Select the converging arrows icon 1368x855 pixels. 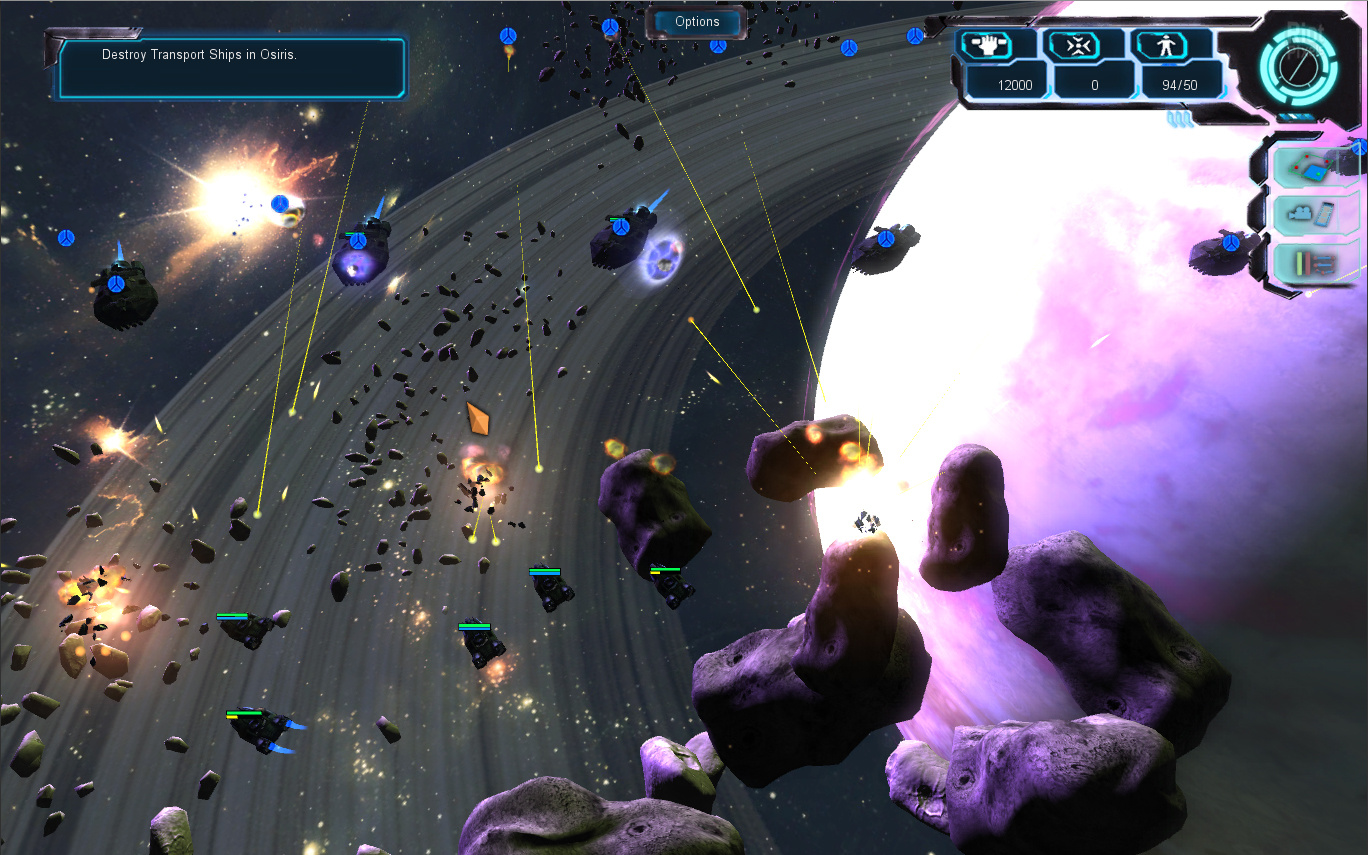click(x=1084, y=45)
